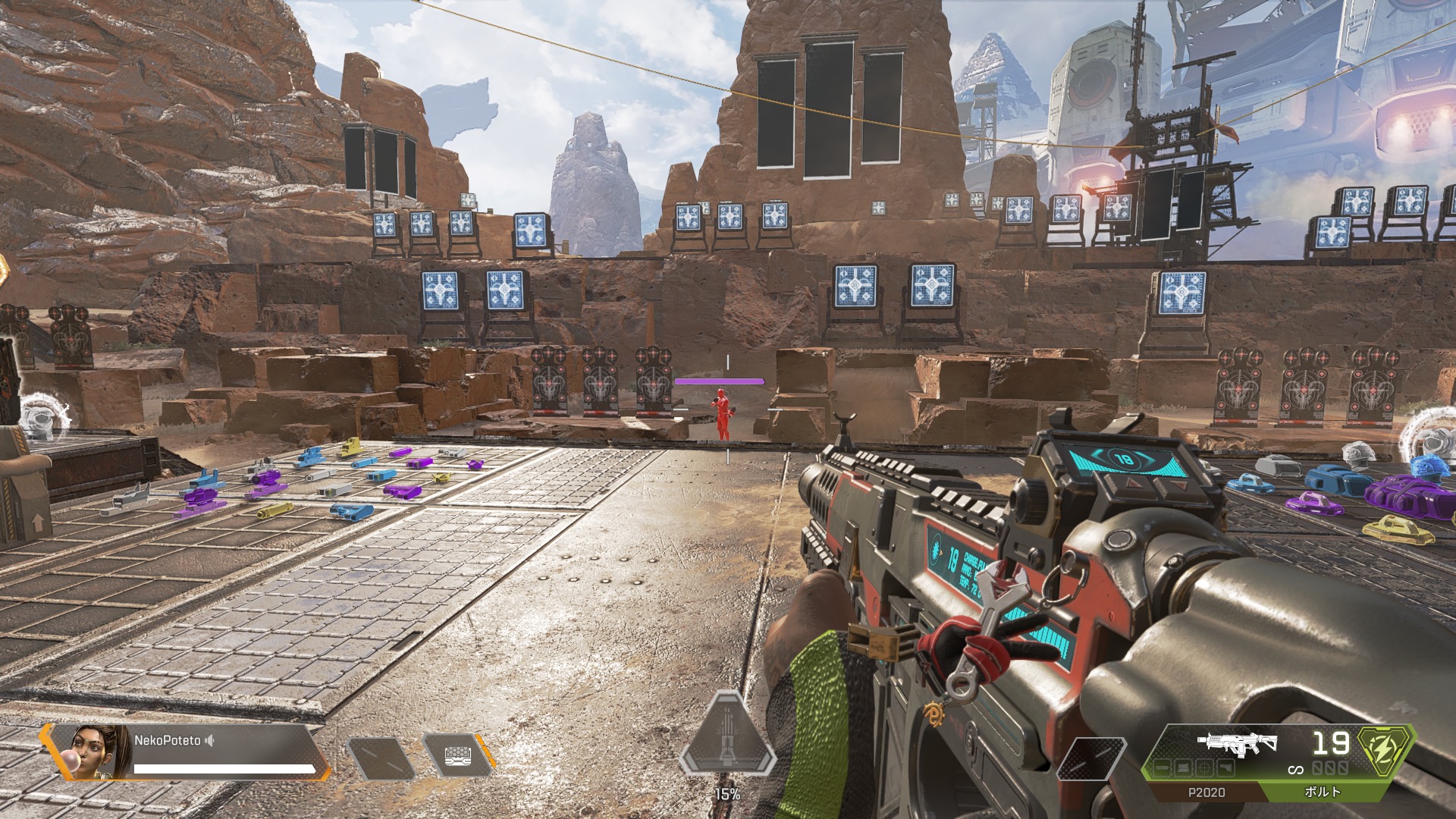The height and width of the screenshot is (819, 1456).
Task: Select the magazine attachment slot
Action: coord(1183,769)
